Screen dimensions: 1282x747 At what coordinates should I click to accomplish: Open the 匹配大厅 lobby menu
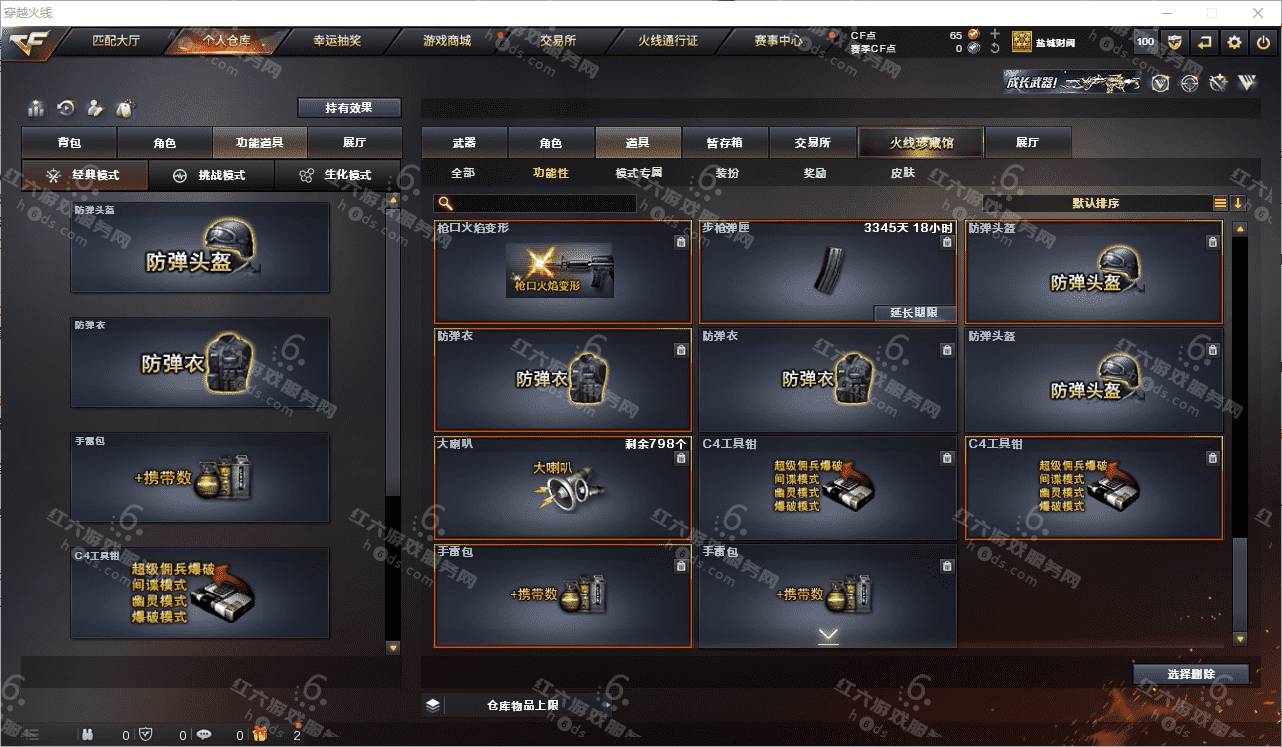pos(118,41)
